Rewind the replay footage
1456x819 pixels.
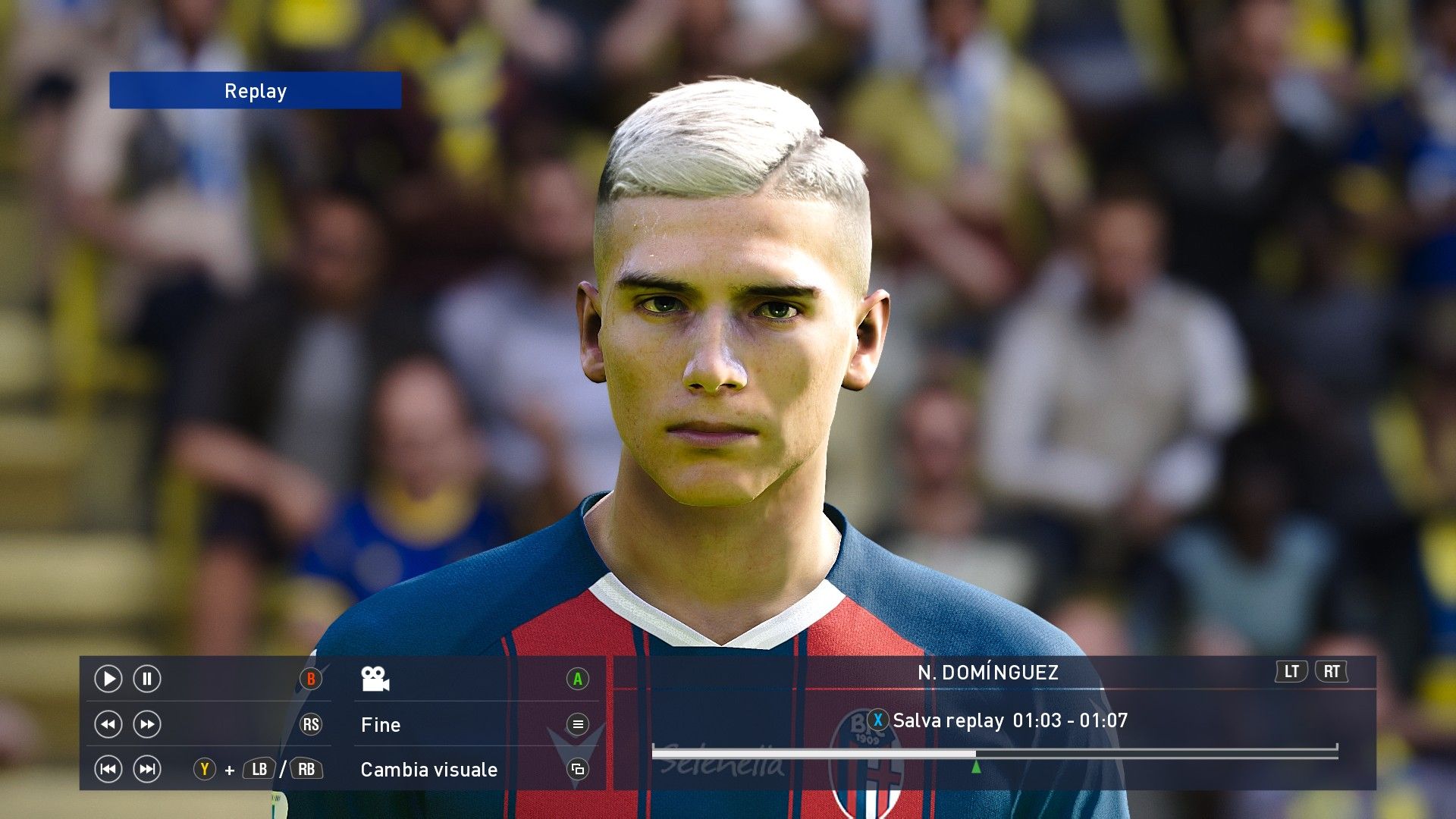pyautogui.click(x=108, y=724)
